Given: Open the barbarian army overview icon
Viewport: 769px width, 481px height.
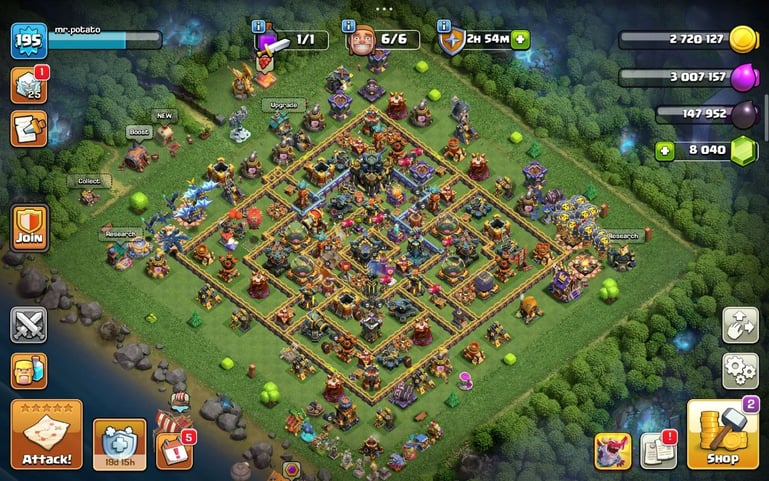Looking at the screenshot, I should (x=28, y=370).
